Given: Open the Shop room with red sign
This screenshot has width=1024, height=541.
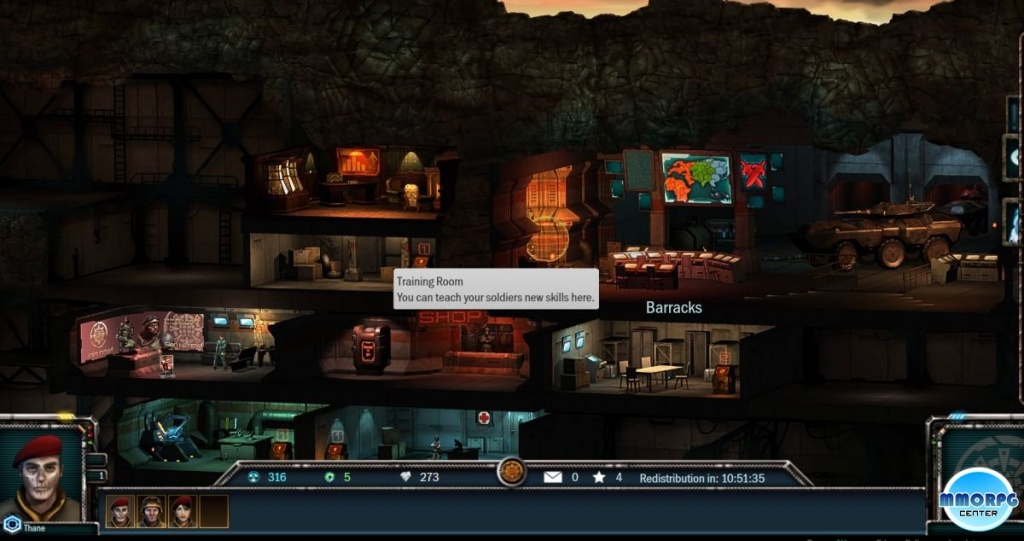Looking at the screenshot, I should [x=440, y=345].
